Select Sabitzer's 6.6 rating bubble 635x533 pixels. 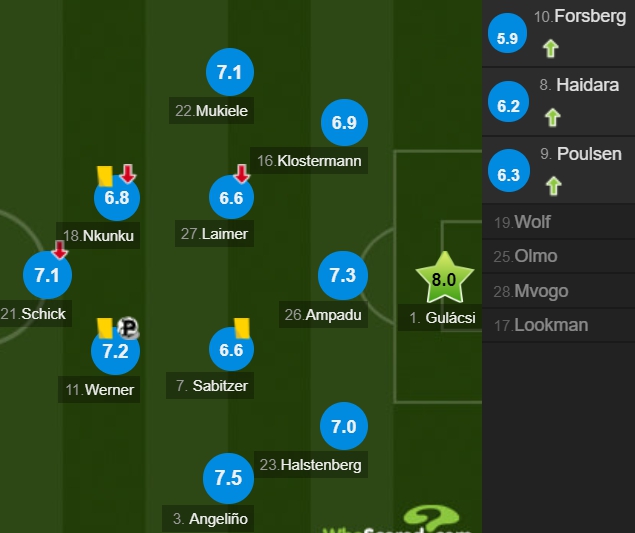pyautogui.click(x=231, y=350)
